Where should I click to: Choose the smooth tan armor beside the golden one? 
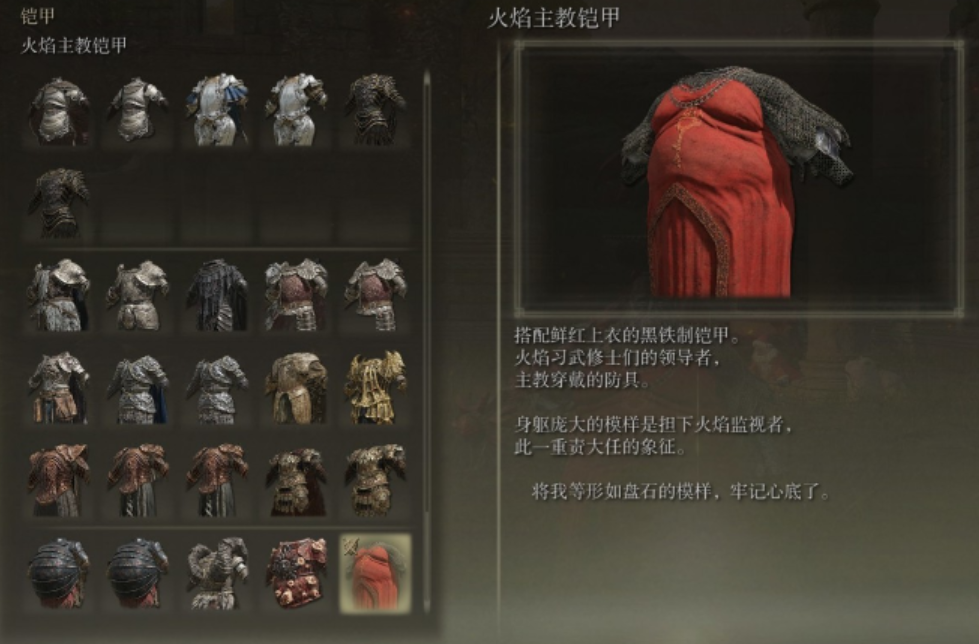tap(296, 387)
